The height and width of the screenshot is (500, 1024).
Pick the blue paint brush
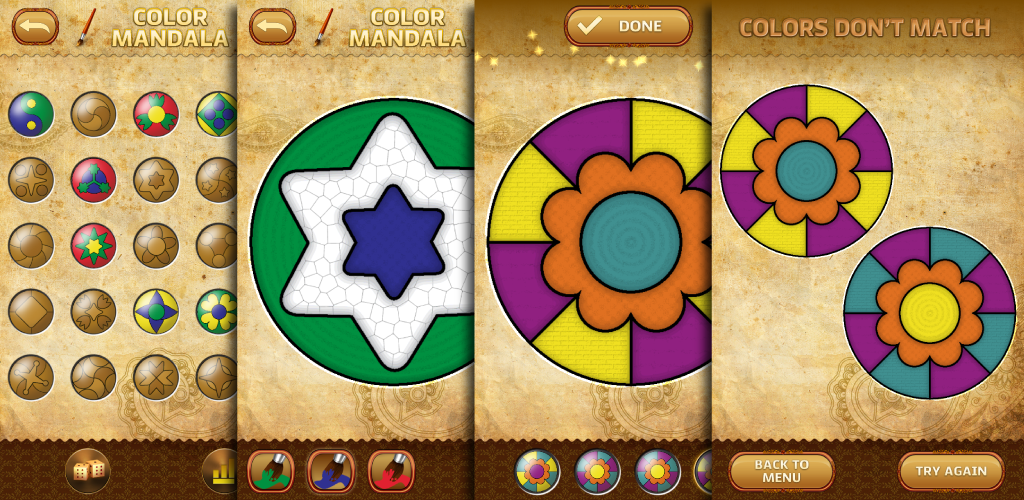pyautogui.click(x=331, y=471)
